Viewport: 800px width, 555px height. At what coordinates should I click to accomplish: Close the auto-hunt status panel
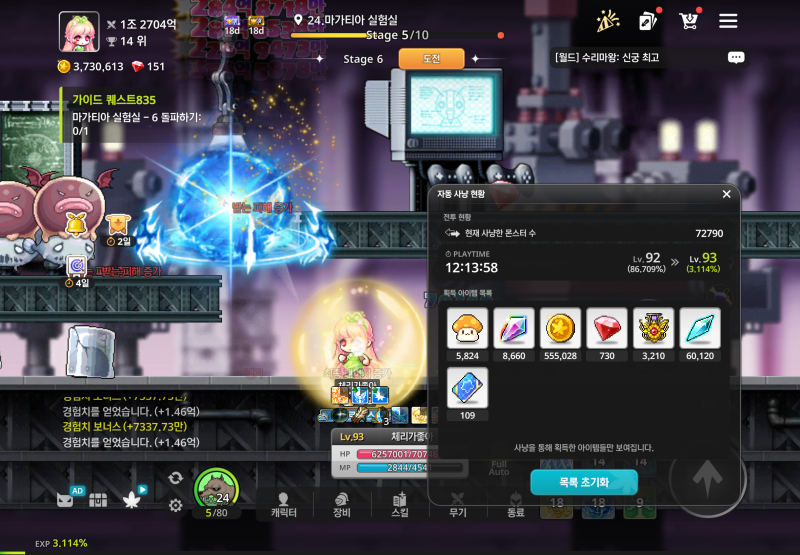726,194
